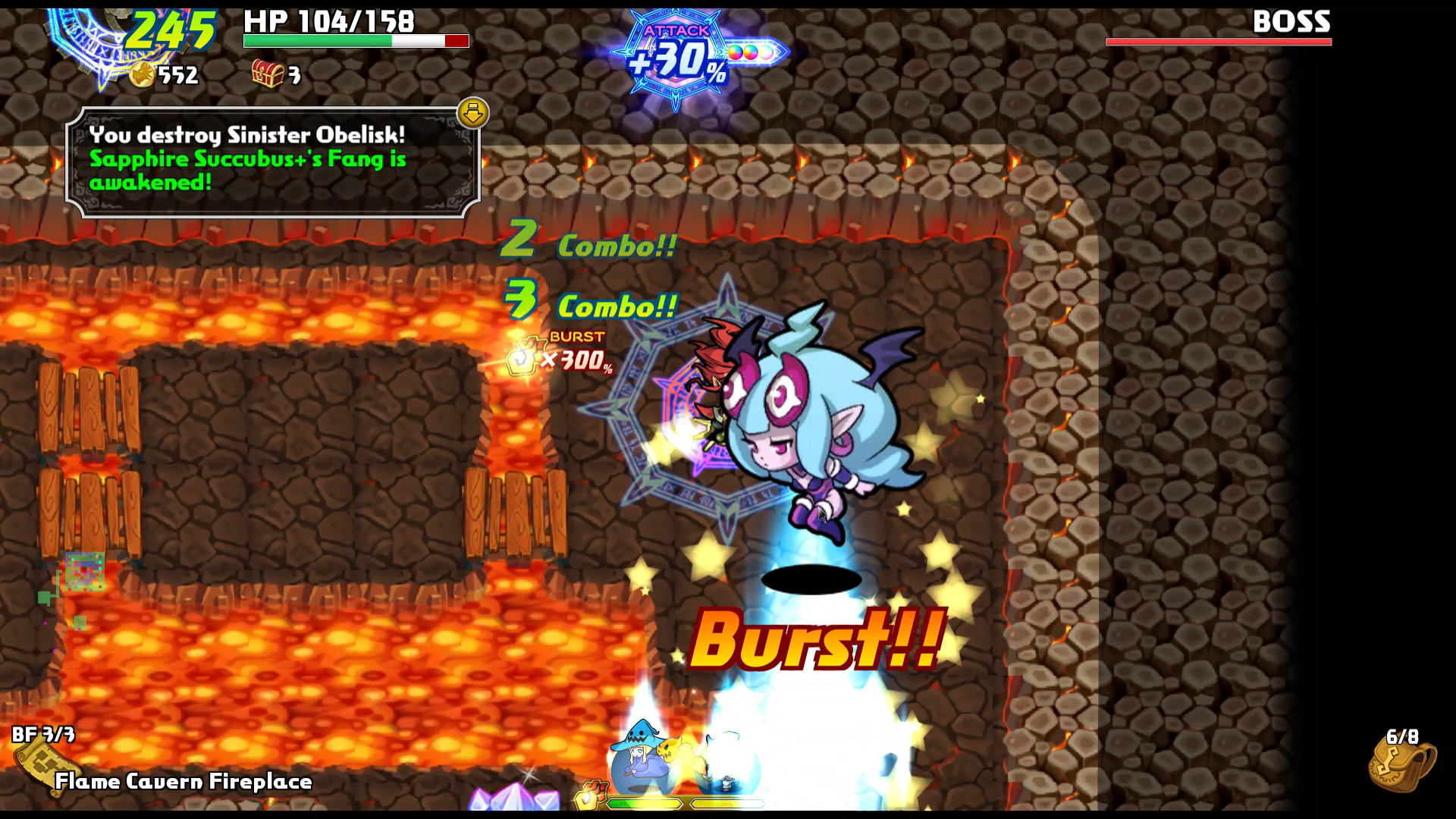Click the 6/8 pouch icon bottom right
The image size is (1456, 819).
pyautogui.click(x=1401, y=767)
